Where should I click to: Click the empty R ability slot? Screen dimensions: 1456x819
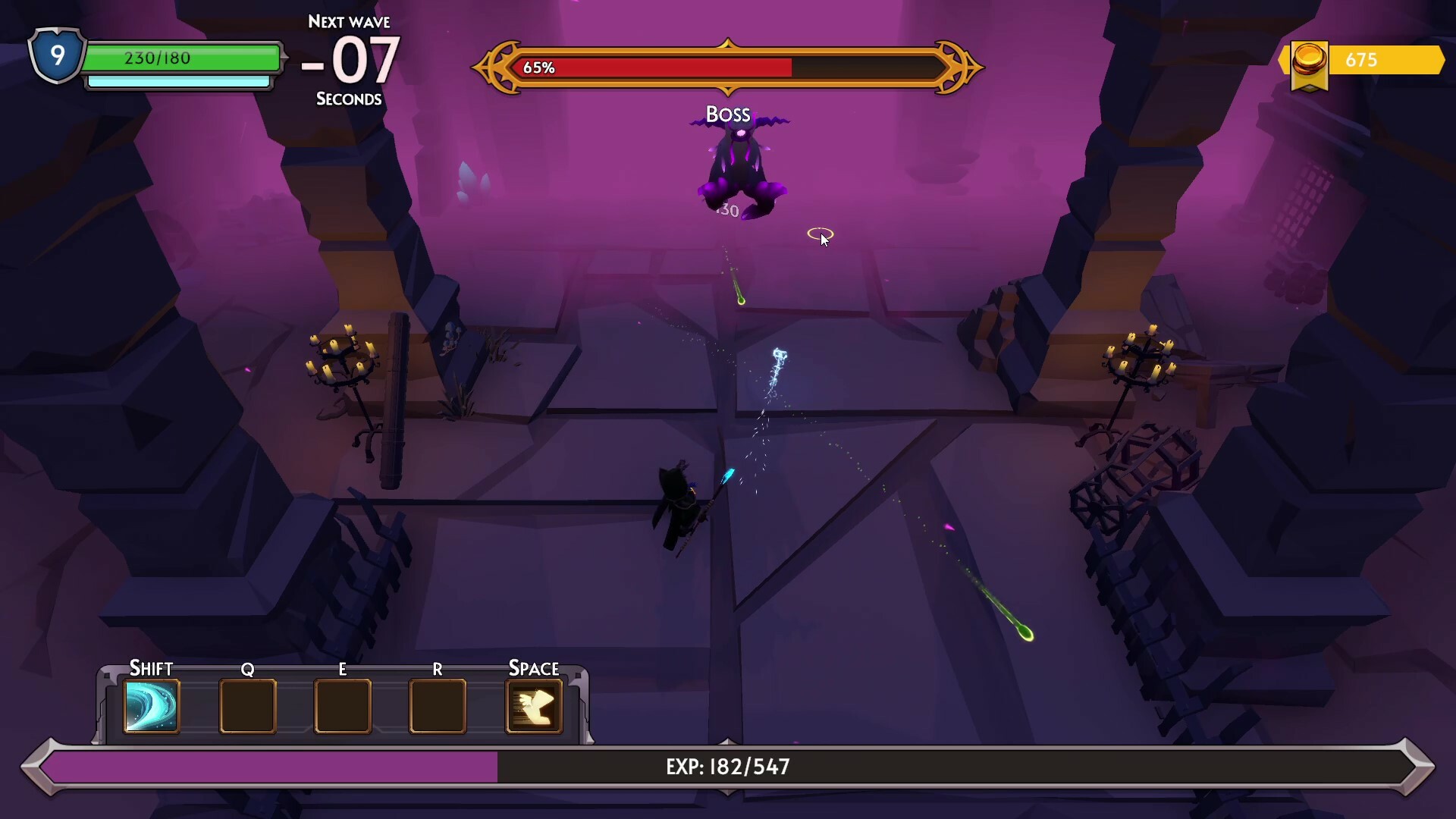pos(438,707)
